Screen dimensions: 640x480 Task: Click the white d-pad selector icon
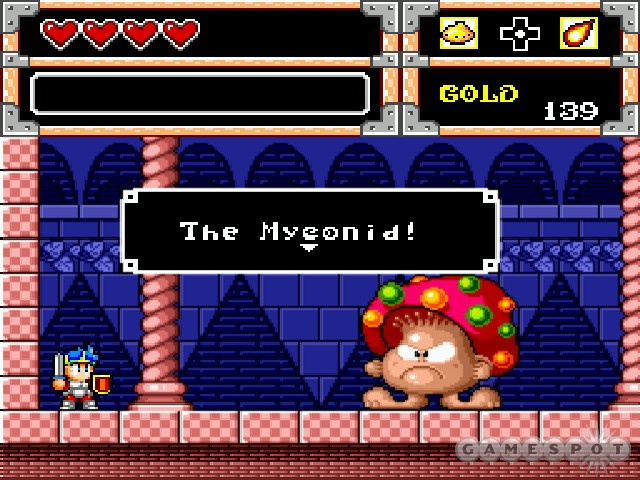point(518,34)
